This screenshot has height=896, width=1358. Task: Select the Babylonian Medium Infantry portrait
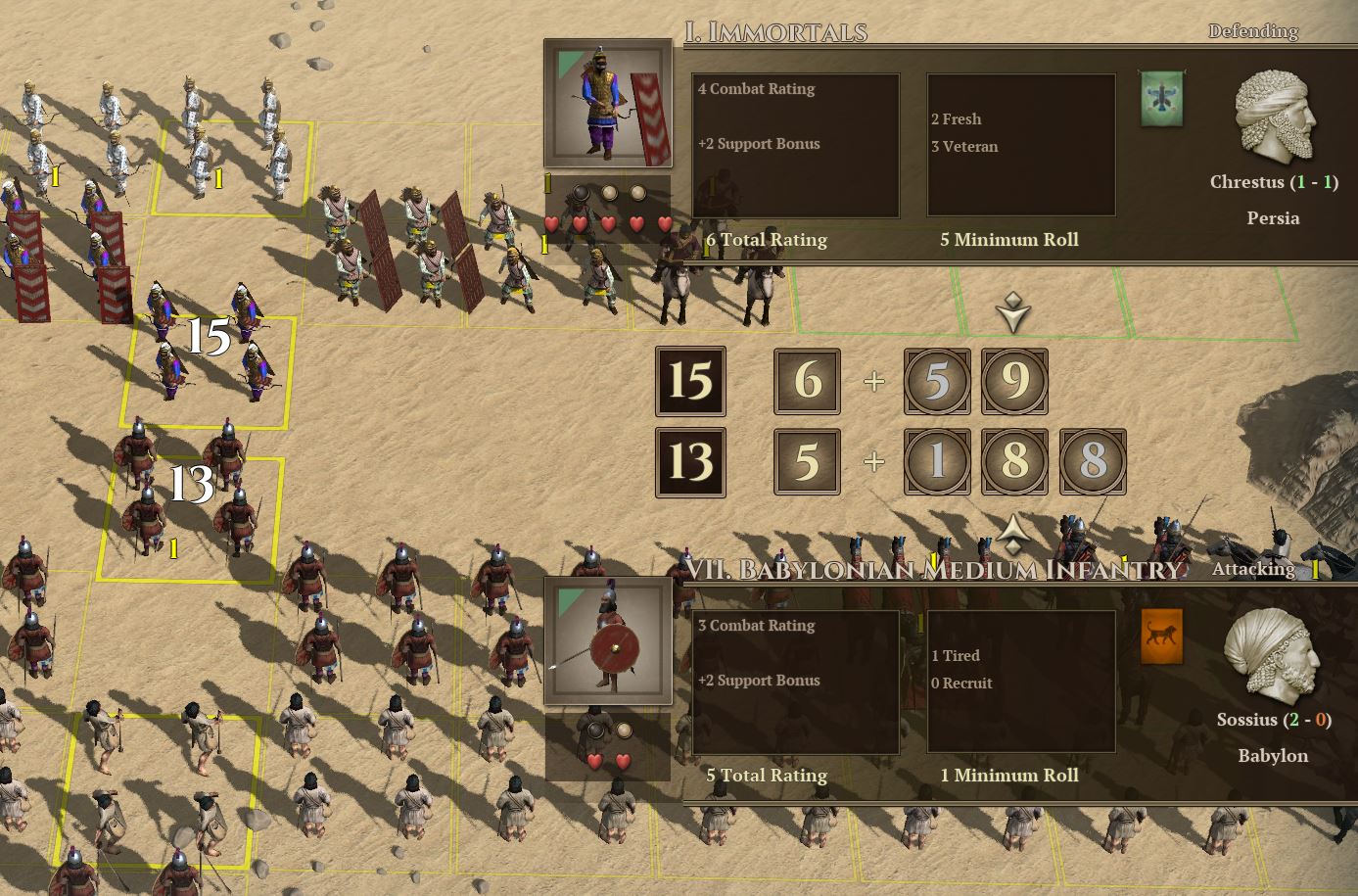[608, 640]
